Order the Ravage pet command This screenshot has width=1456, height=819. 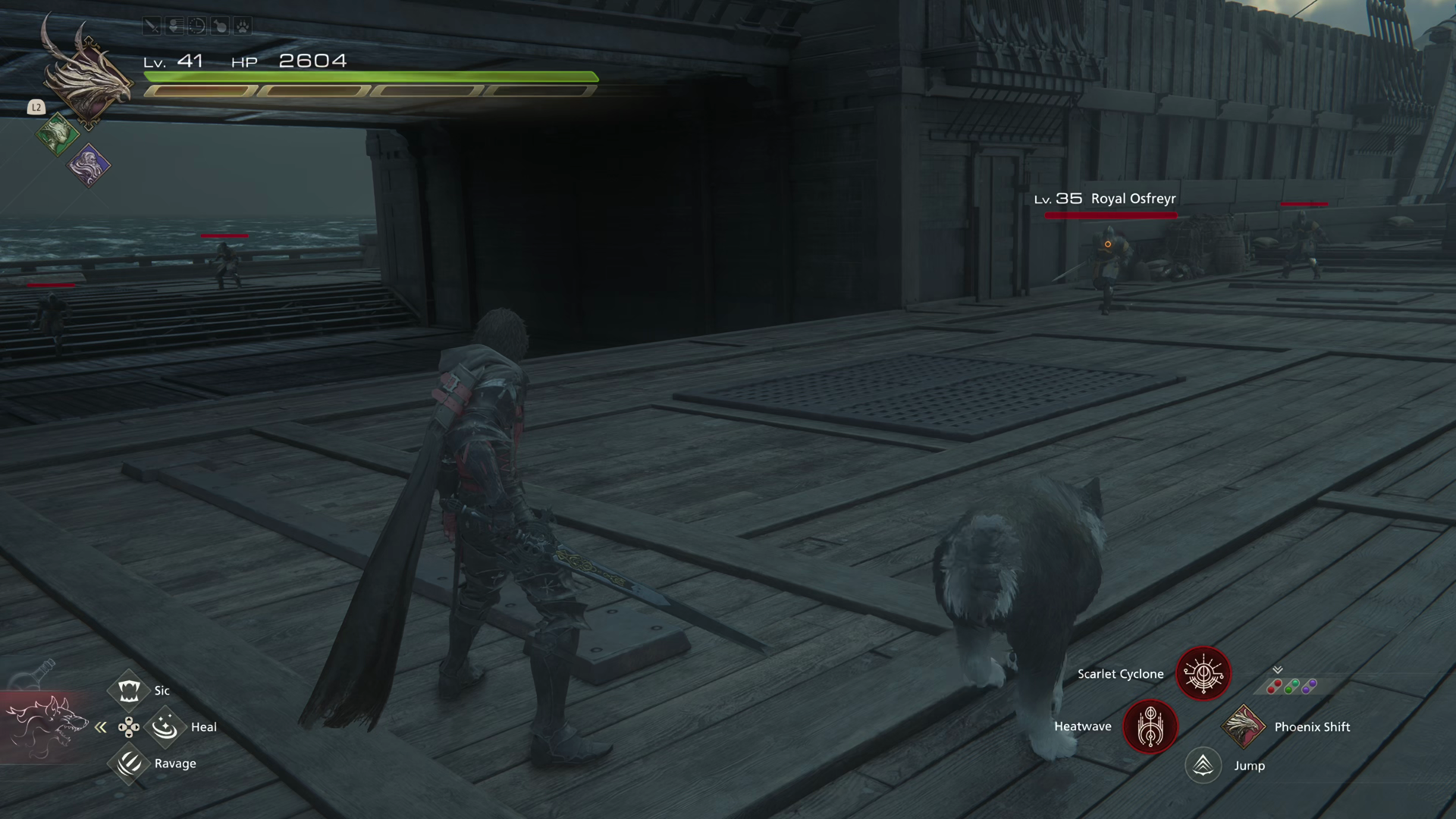pos(129,763)
